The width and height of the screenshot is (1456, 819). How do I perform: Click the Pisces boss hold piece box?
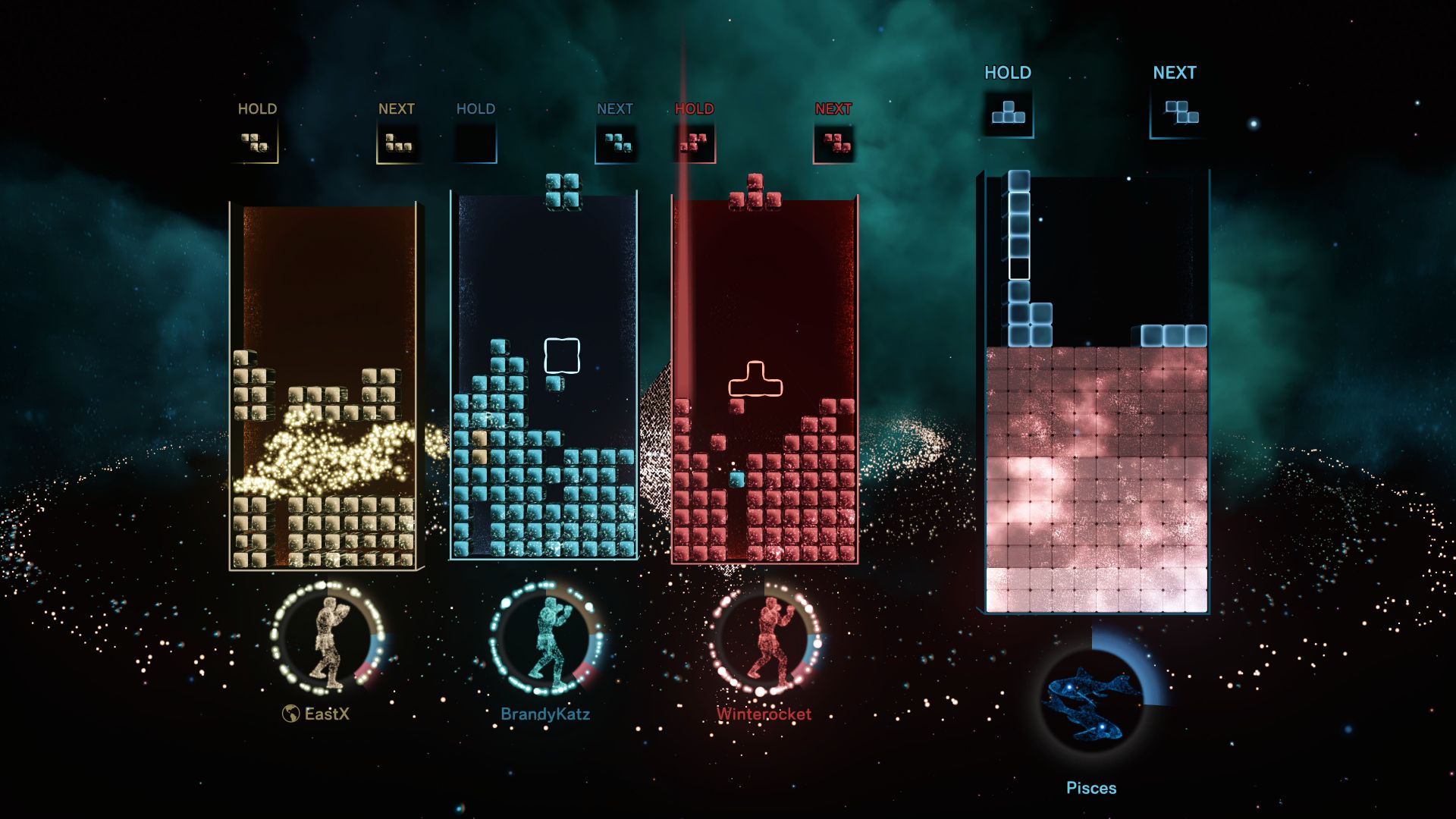coord(1008,113)
